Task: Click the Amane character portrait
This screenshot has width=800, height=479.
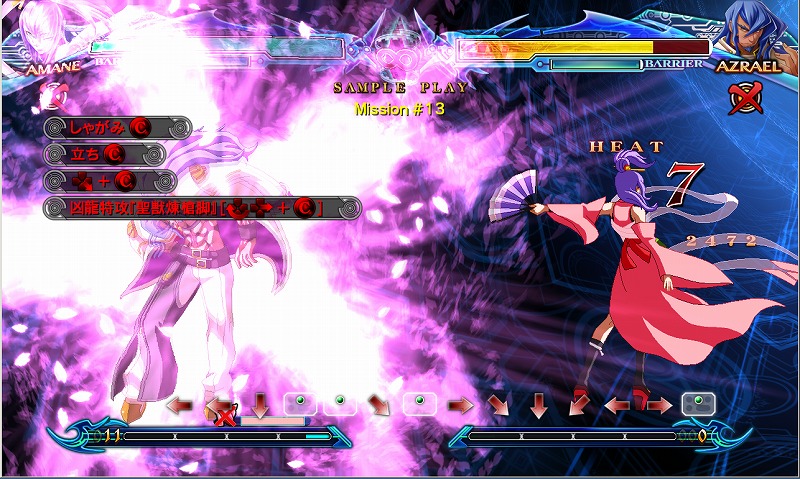Action: 40,30
